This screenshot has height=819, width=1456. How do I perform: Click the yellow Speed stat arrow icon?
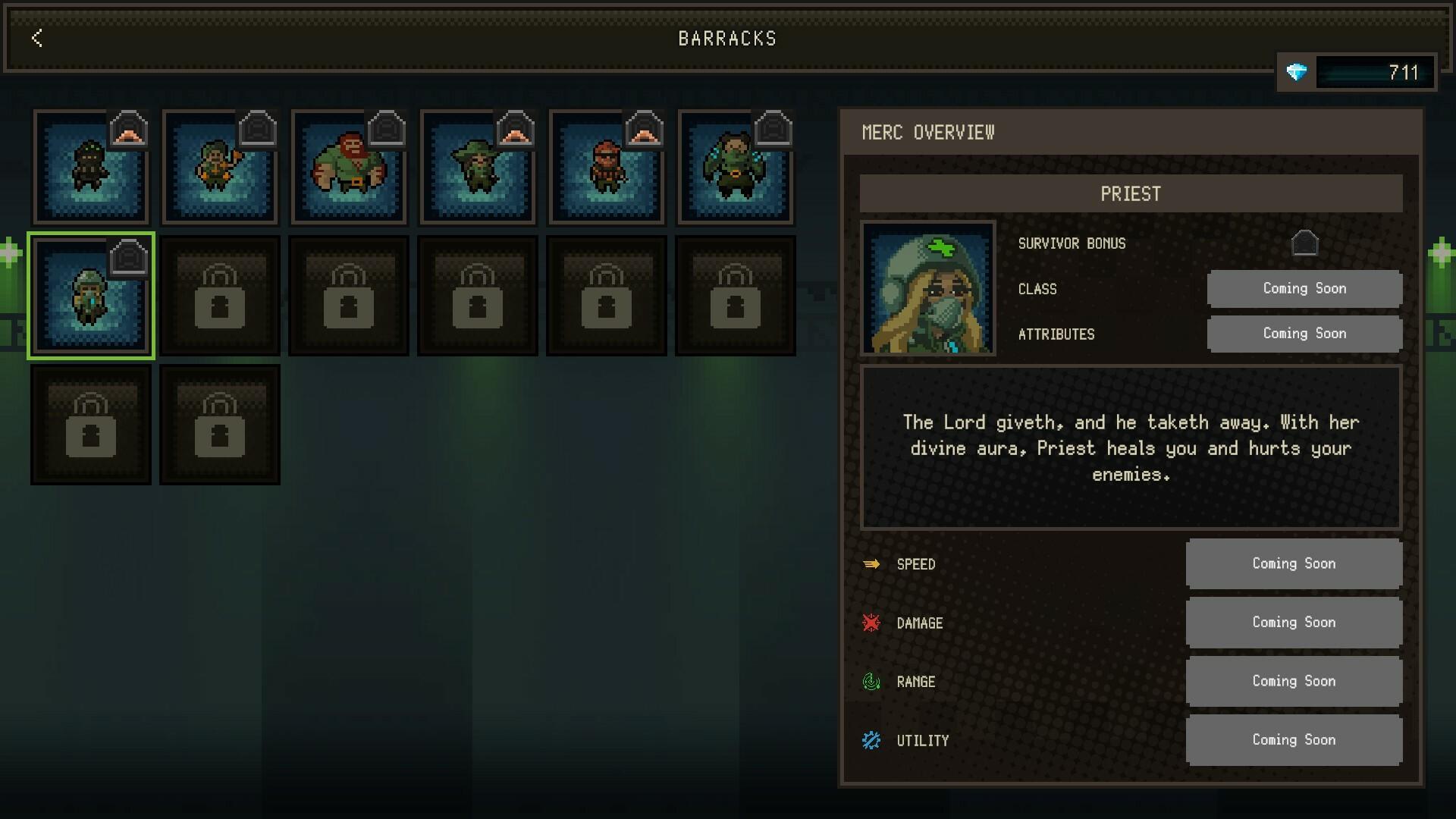(x=872, y=563)
